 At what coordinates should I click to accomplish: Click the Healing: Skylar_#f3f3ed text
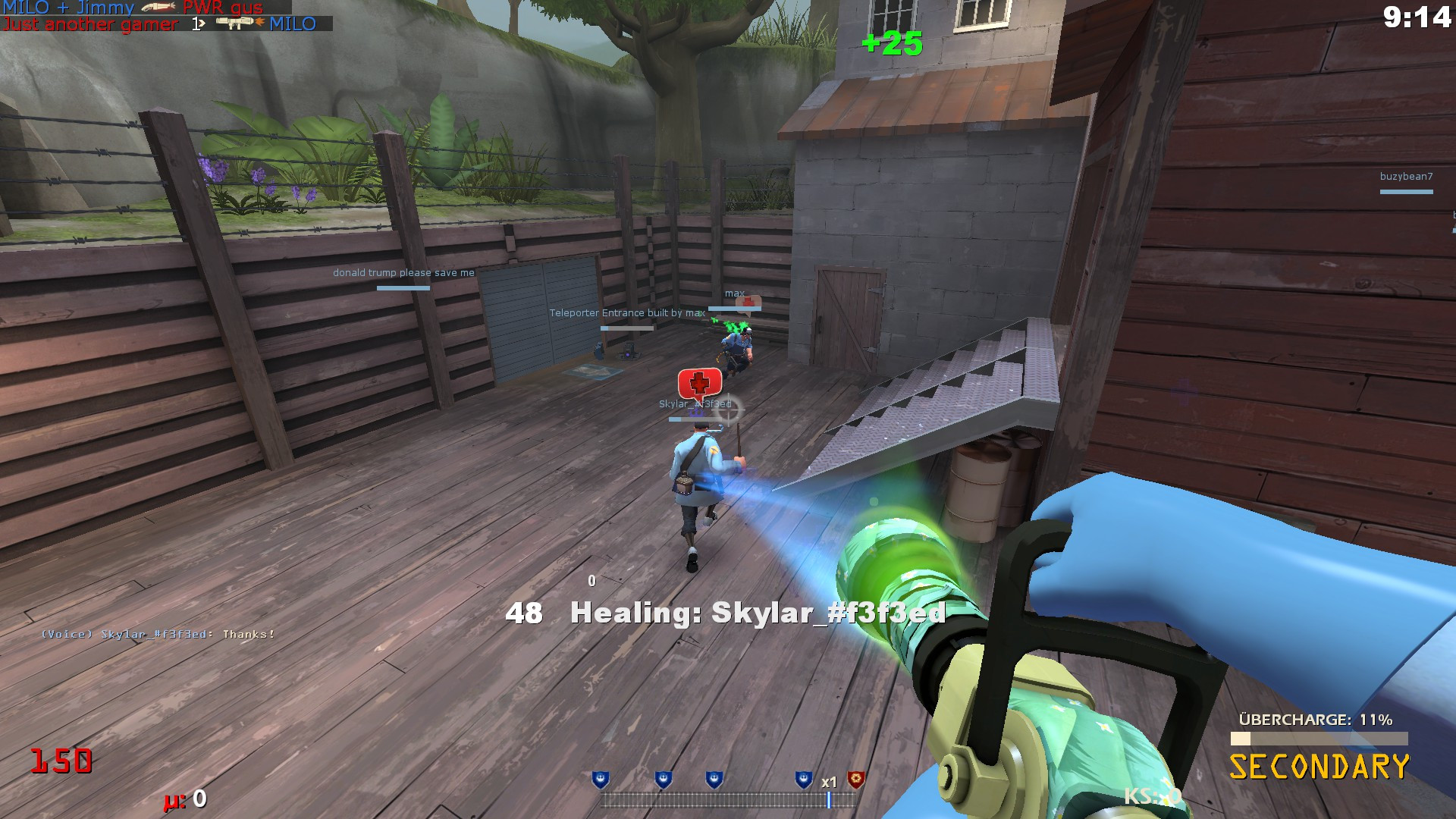pos(758,614)
